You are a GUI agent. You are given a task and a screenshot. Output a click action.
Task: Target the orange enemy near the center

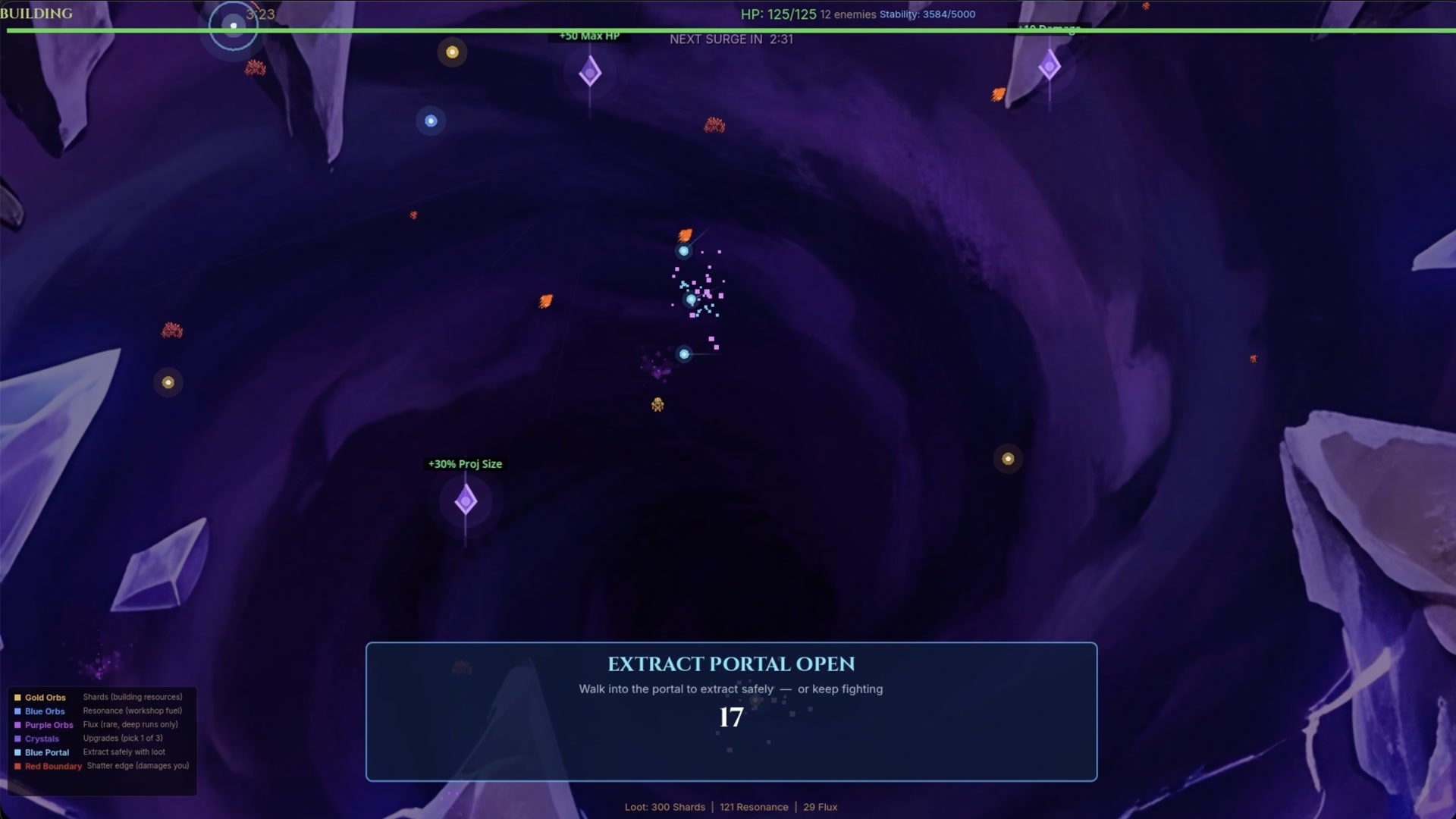686,234
